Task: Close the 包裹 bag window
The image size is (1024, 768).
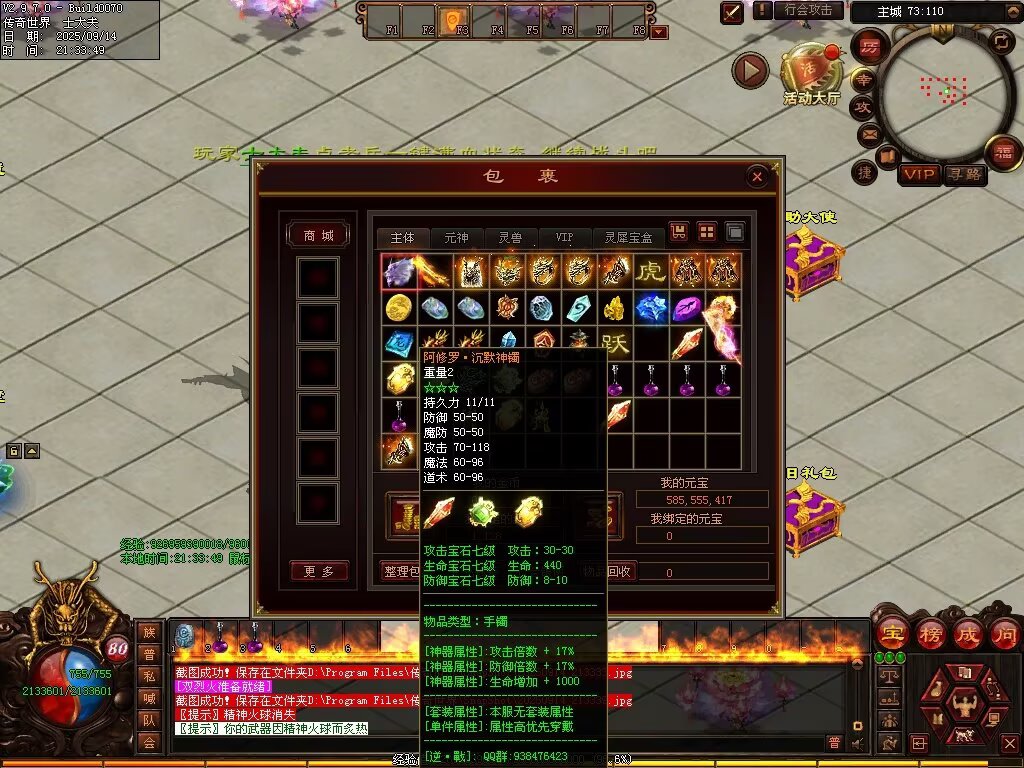Action: pos(757,177)
